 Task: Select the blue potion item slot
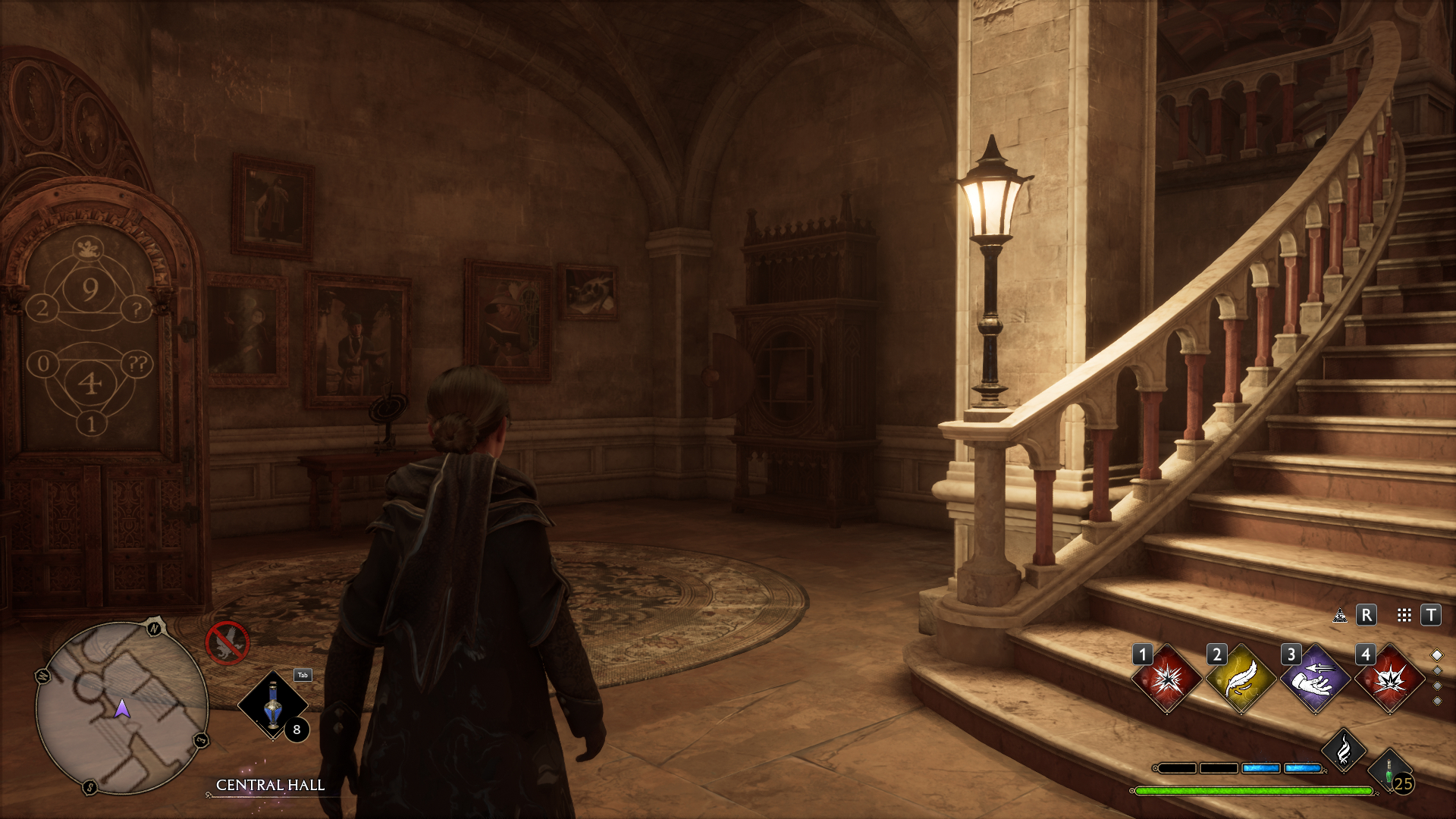273,705
